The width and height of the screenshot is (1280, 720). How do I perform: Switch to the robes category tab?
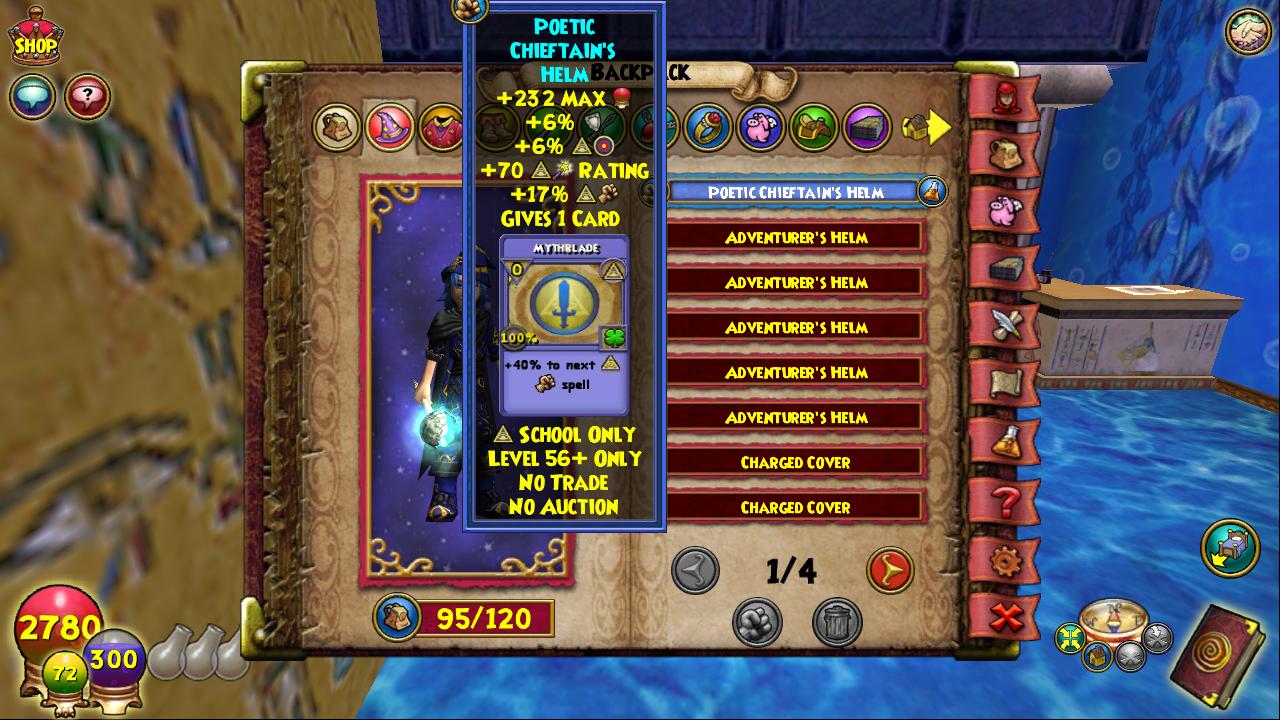tap(440, 128)
